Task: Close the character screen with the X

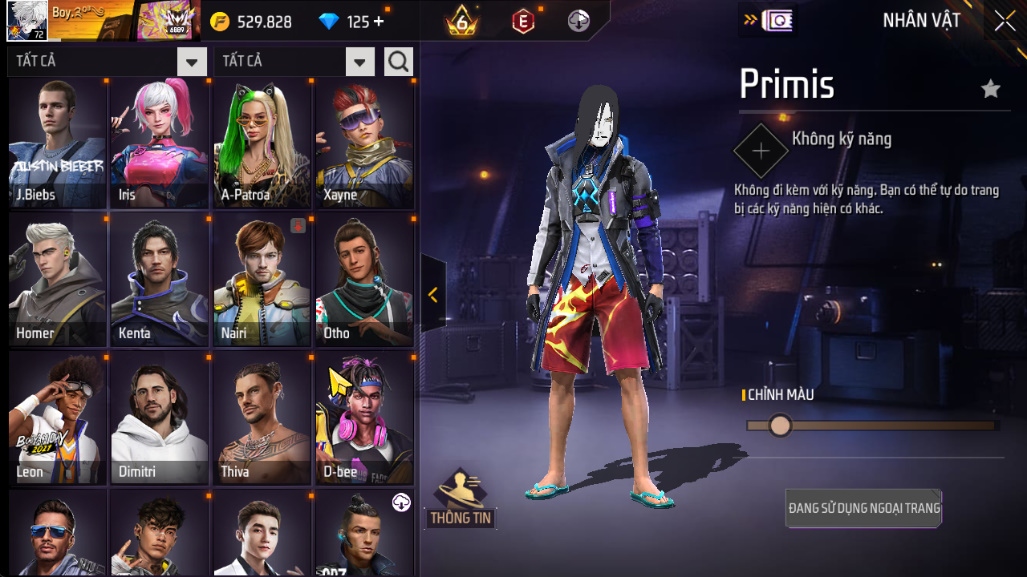Action: pyautogui.click(x=1004, y=20)
